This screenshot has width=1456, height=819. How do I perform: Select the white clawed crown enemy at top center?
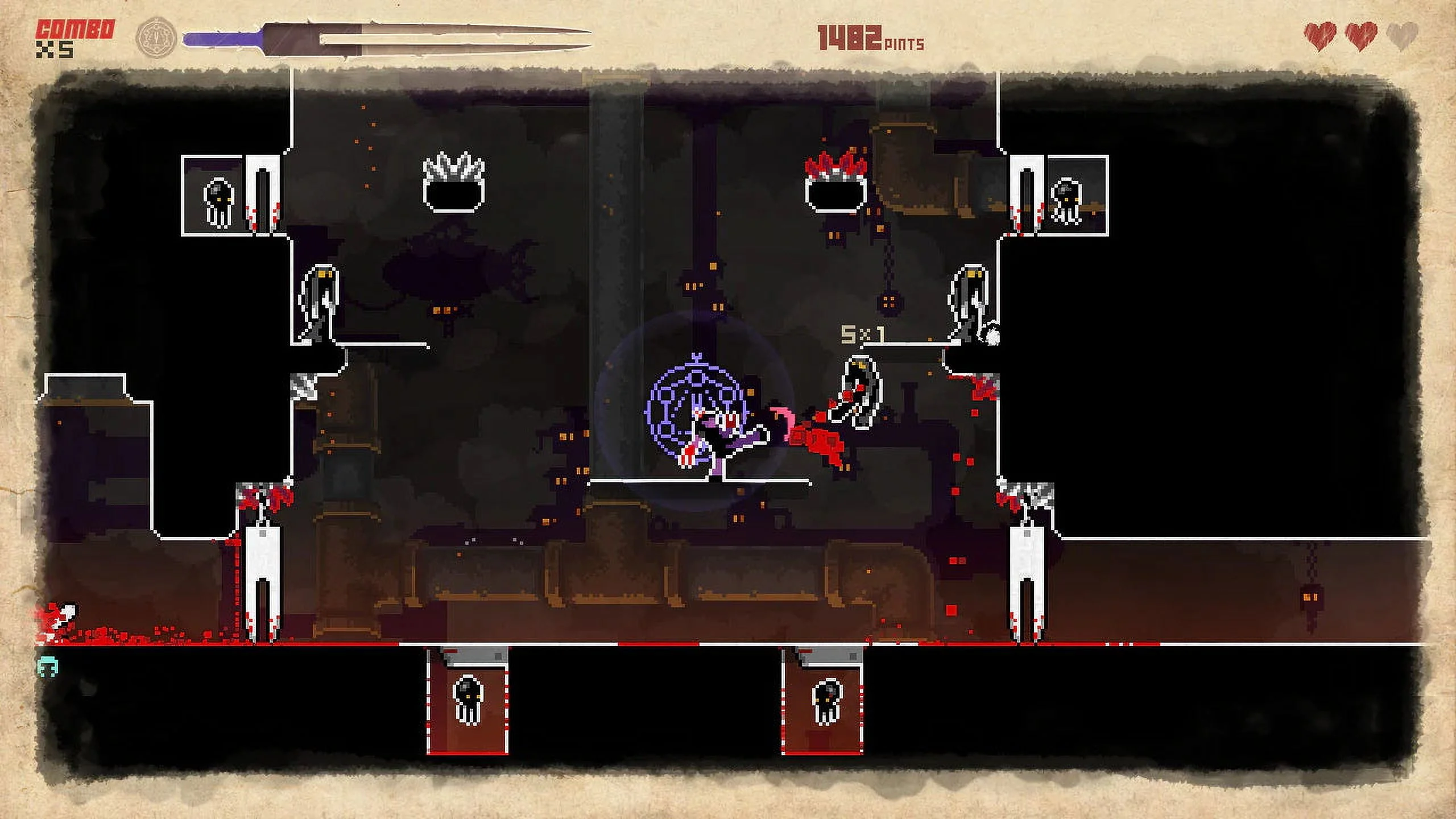[x=452, y=182]
